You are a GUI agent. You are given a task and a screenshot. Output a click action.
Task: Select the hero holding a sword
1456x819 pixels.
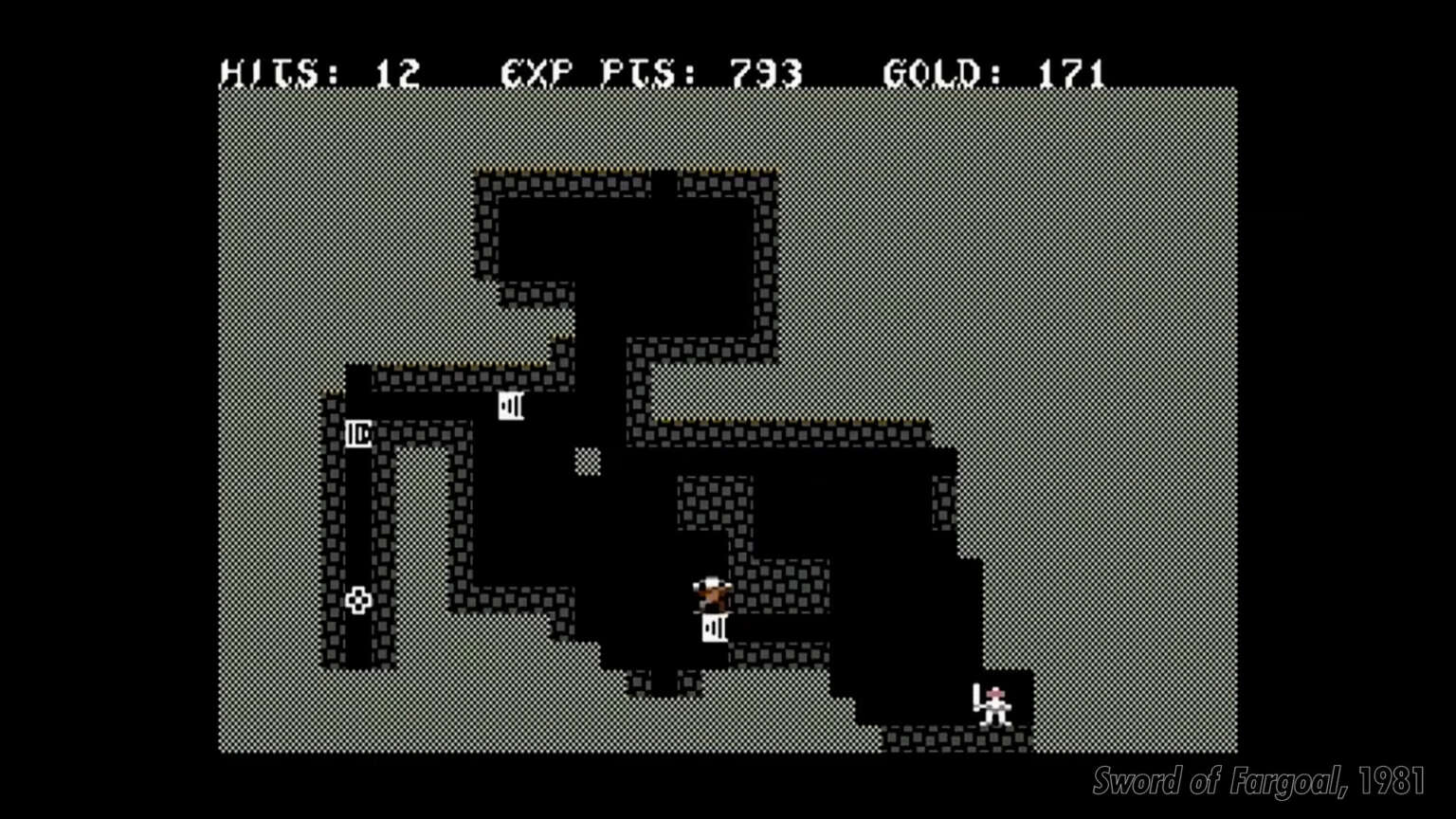point(992,706)
